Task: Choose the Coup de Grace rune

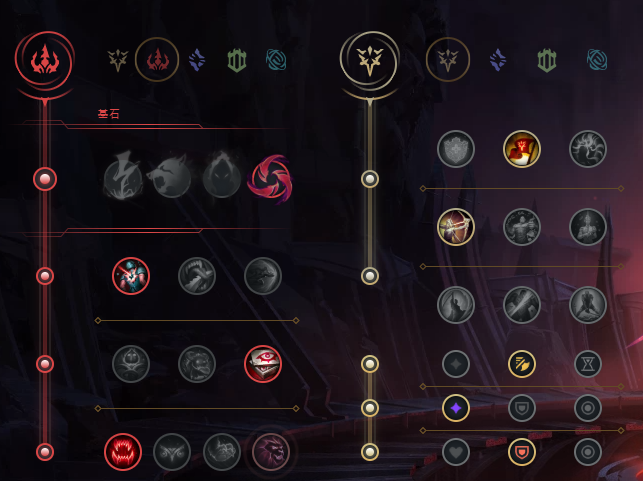Action: tap(456, 305)
